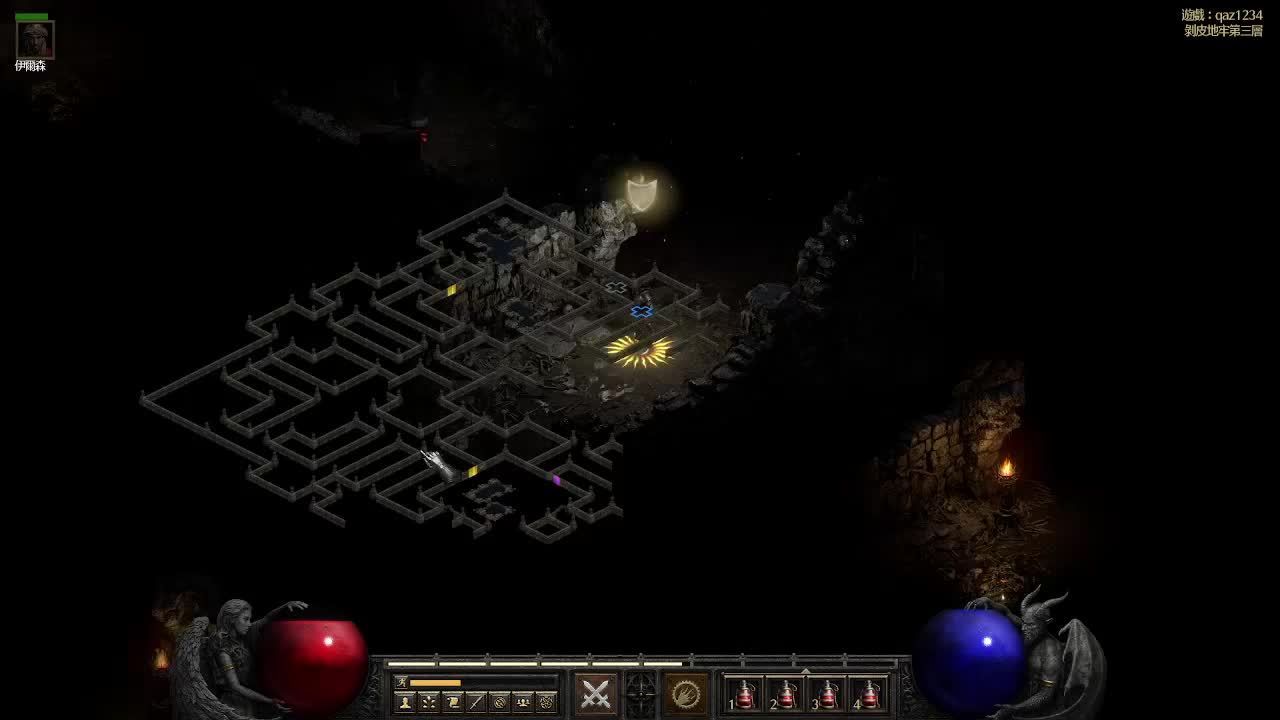Open the inventory sword icon
Viewport: 1280px width, 720px height.
476,702
